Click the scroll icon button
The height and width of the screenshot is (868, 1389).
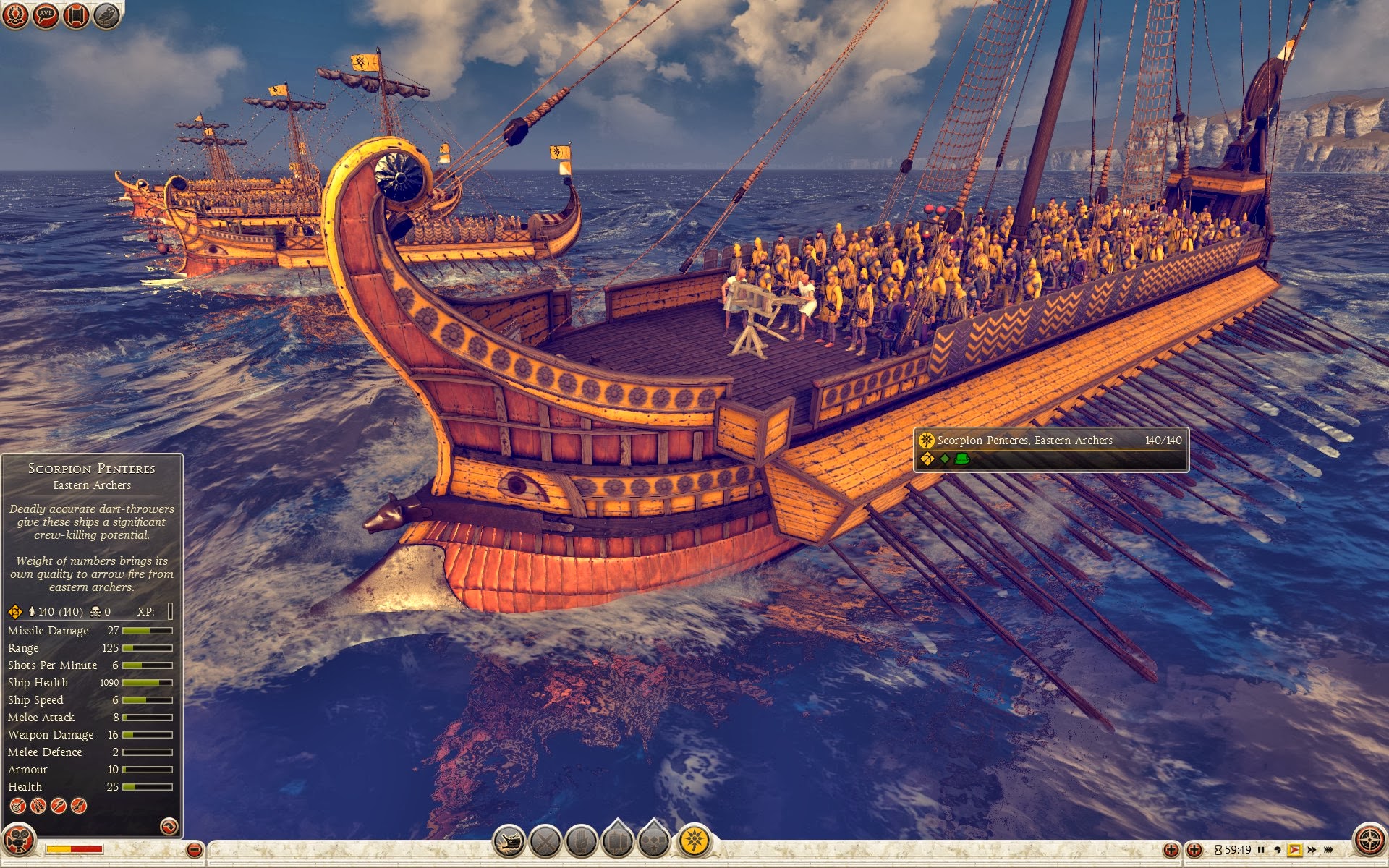pyautogui.click(x=76, y=15)
